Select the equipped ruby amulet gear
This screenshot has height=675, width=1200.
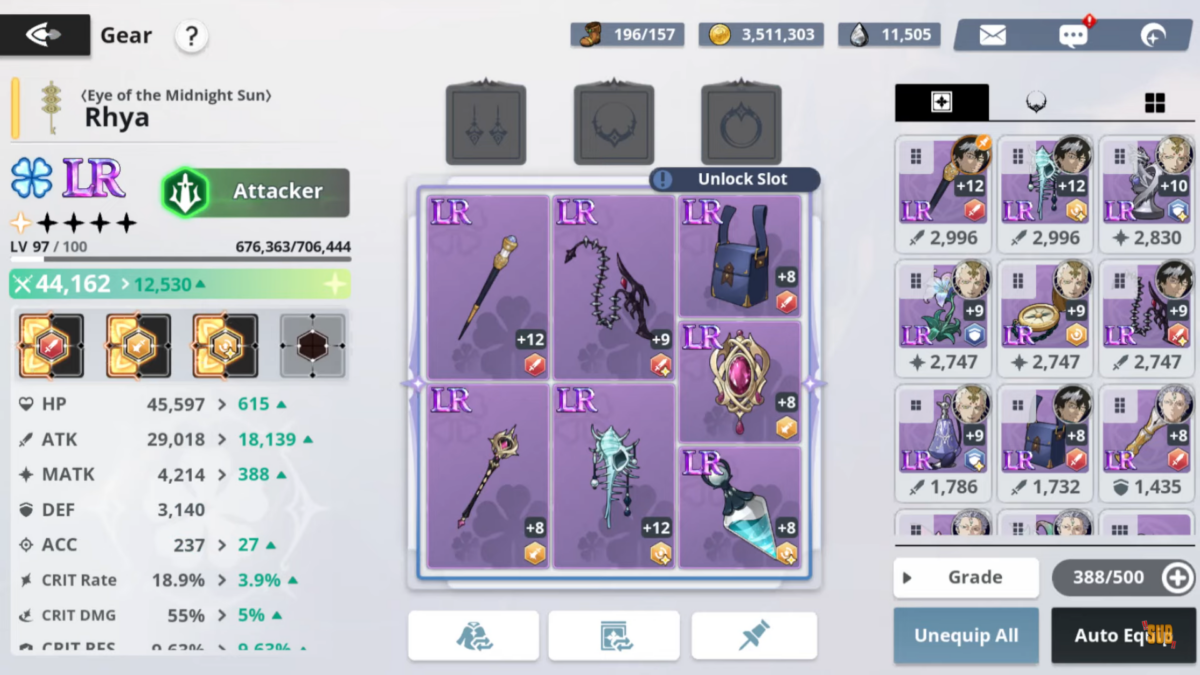[740, 382]
